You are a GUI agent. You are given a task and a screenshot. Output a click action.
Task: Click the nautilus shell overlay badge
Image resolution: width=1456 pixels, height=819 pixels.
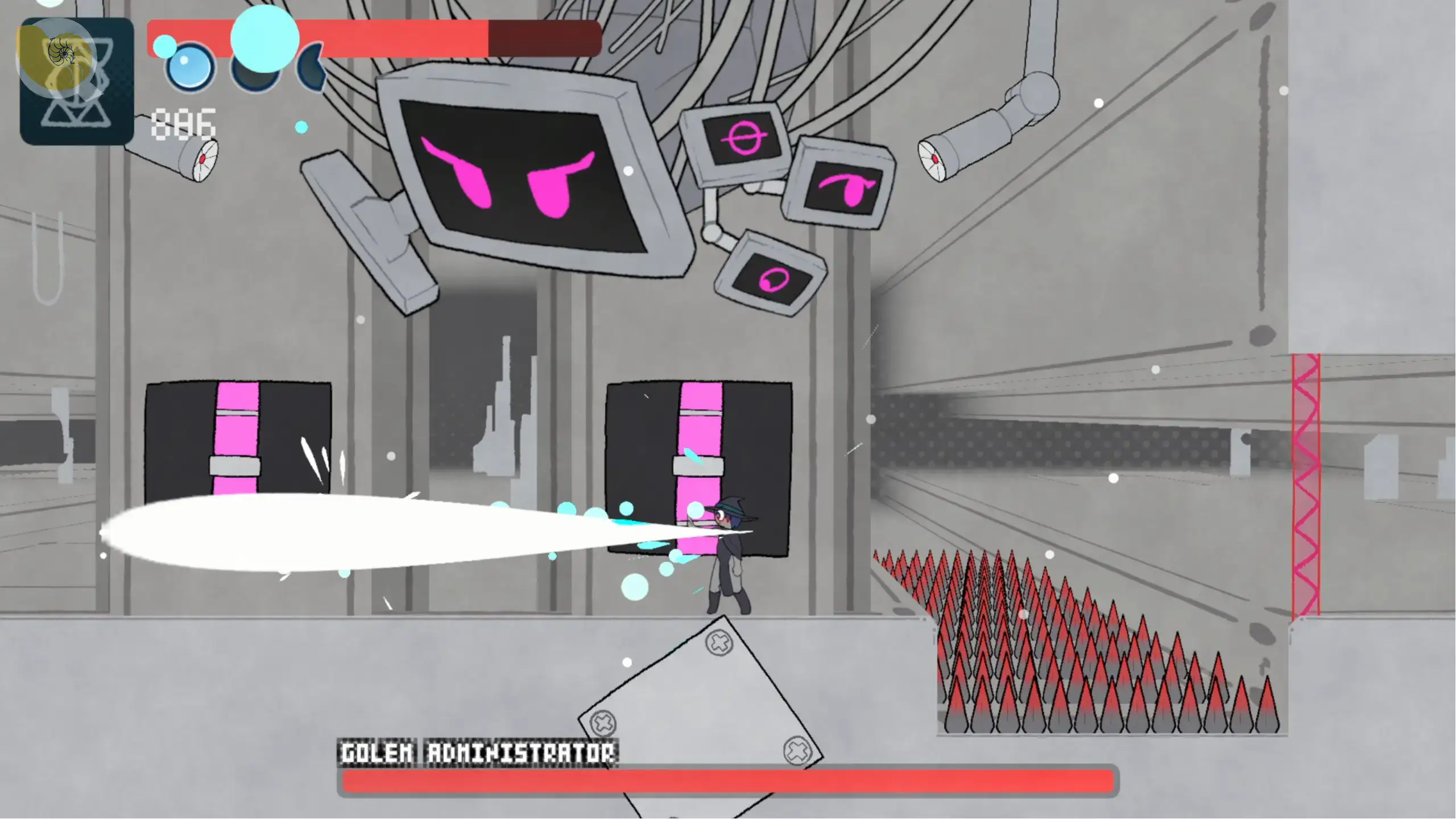pos(61,54)
